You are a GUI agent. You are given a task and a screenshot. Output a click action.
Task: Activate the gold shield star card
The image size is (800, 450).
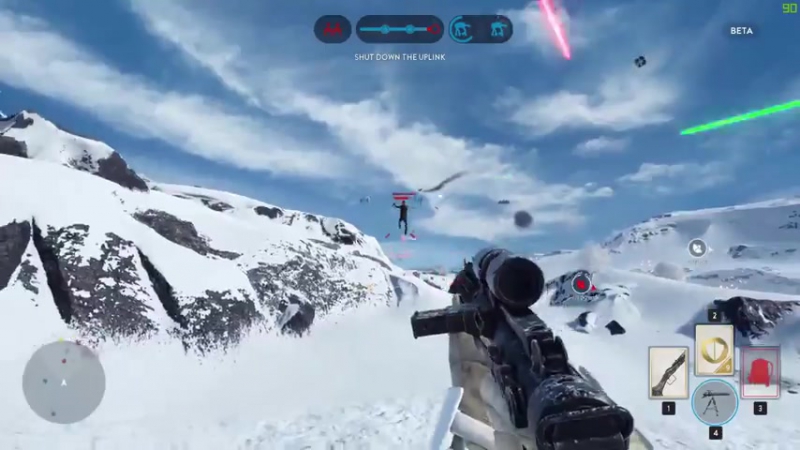pos(714,349)
